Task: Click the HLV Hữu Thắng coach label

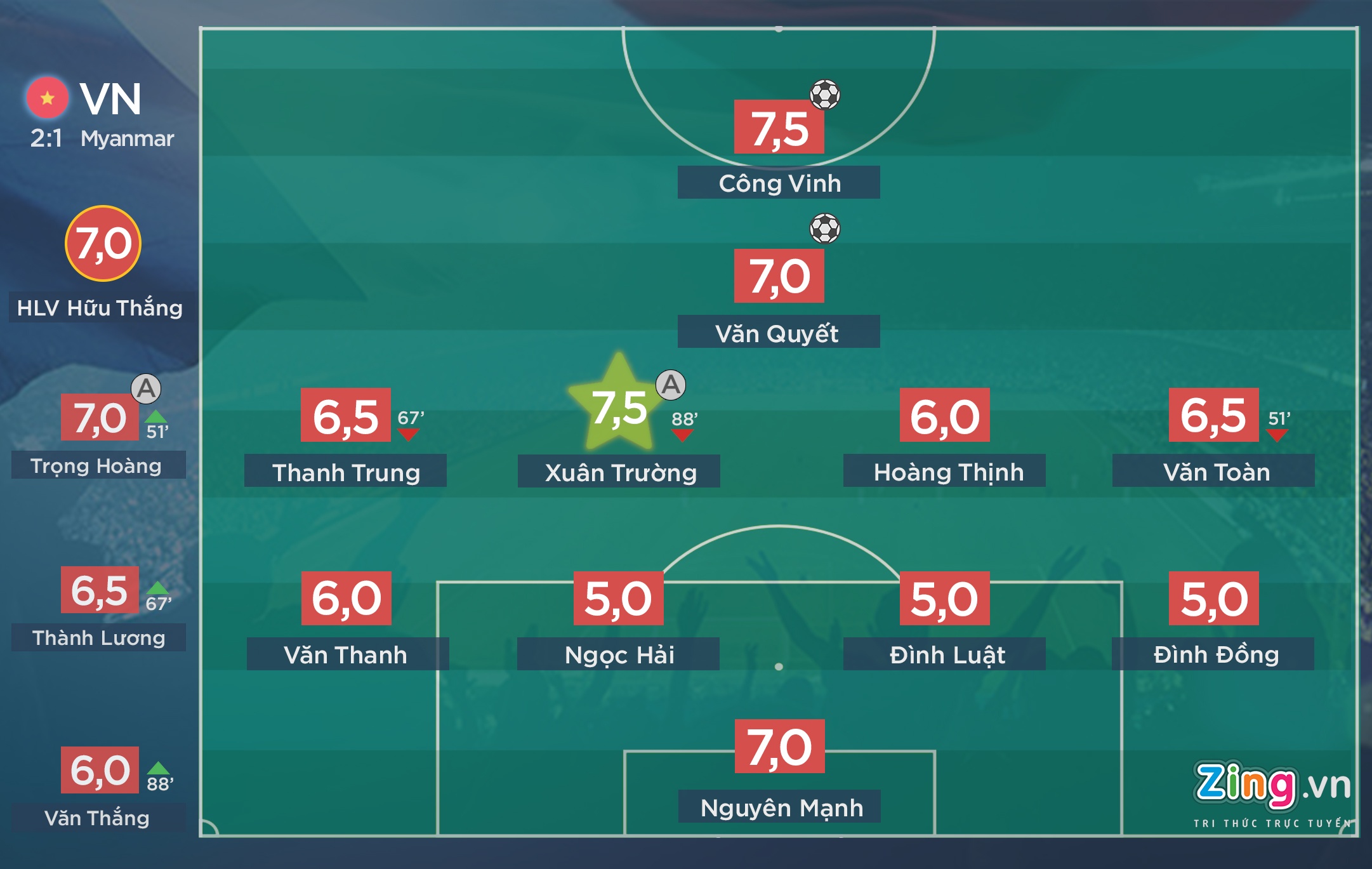Action: click(100, 308)
